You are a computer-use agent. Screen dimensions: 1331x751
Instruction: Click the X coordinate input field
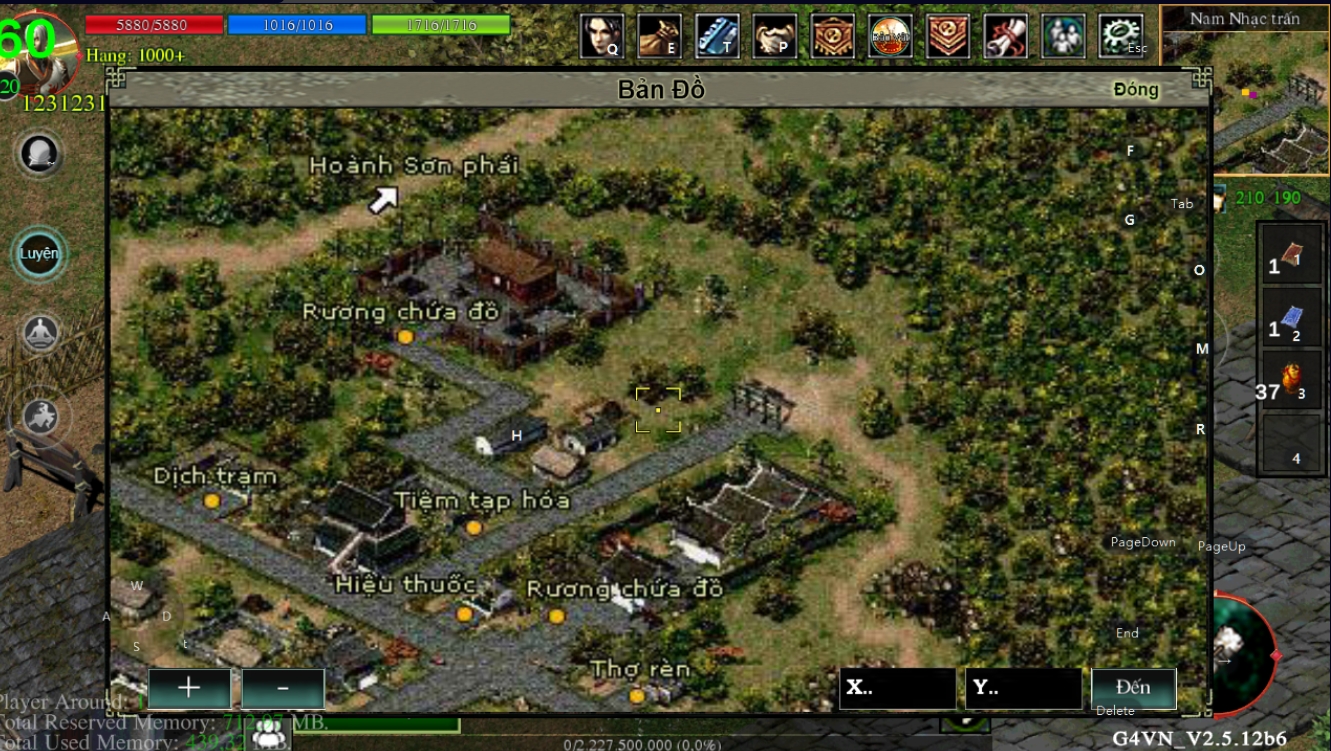coord(897,688)
